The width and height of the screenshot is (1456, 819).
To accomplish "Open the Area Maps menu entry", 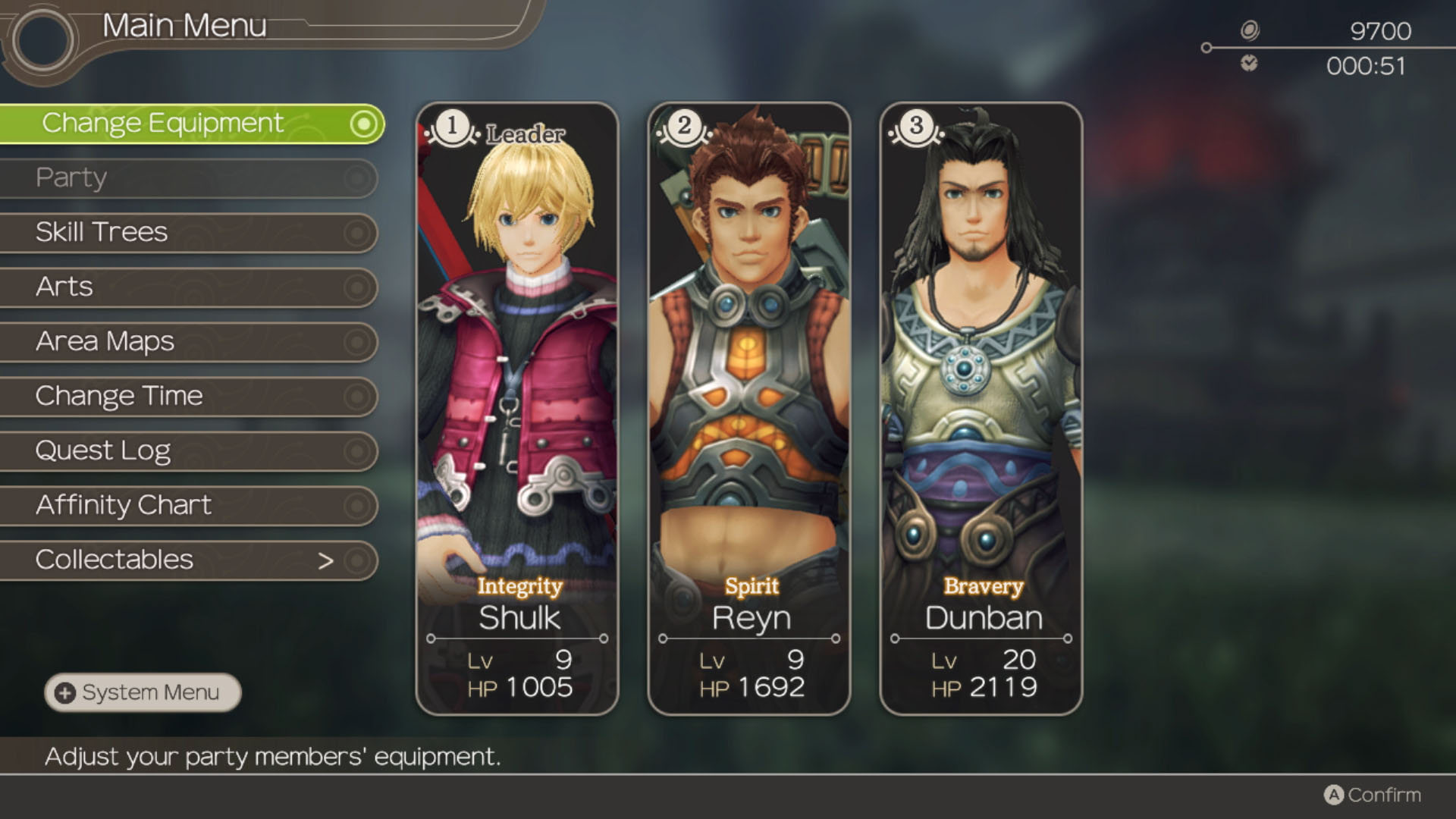I will click(x=104, y=341).
